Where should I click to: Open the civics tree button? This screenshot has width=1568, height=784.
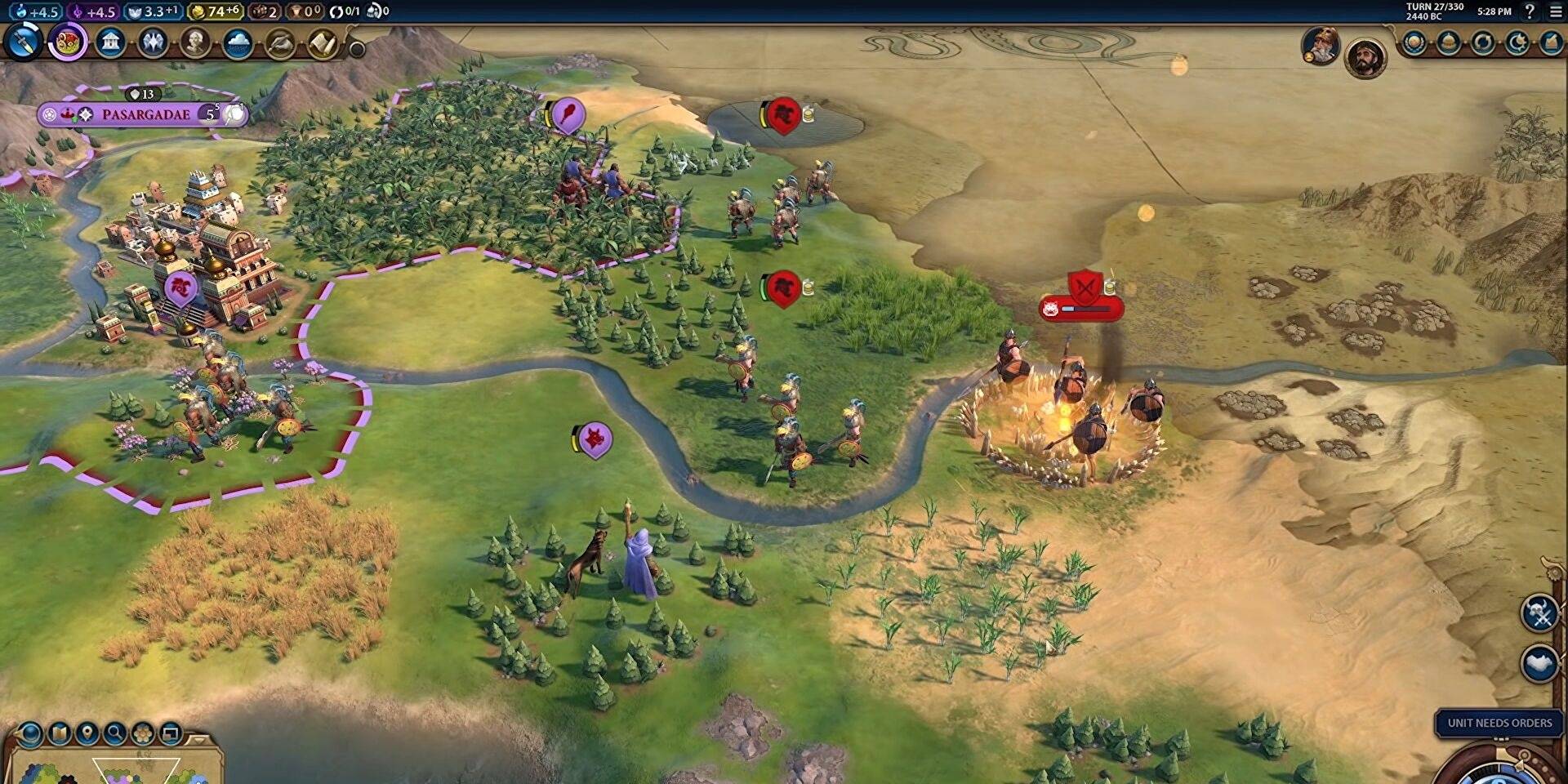pos(67,41)
